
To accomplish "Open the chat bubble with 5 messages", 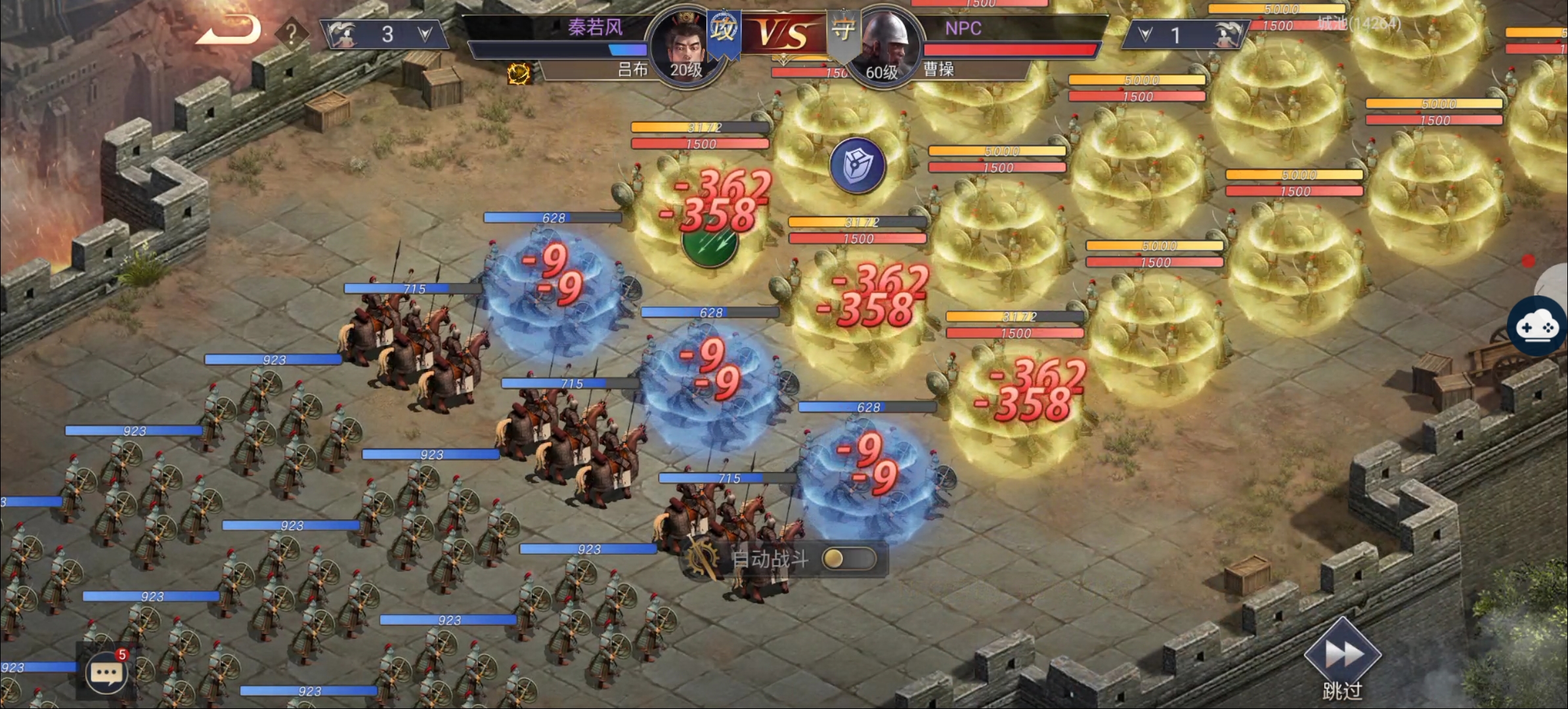I will click(x=106, y=673).
